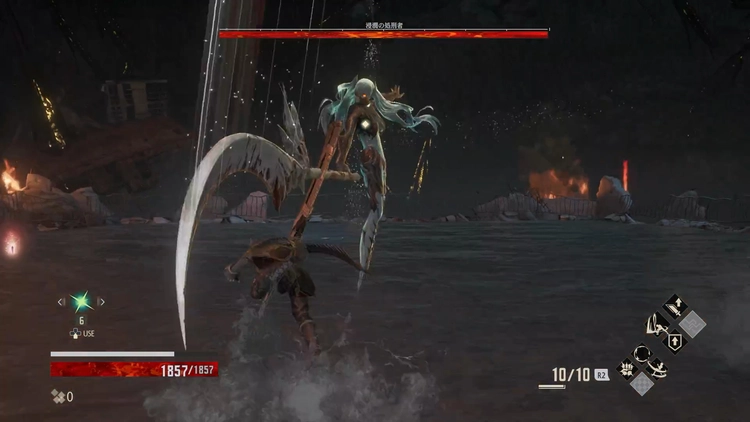Image resolution: width=750 pixels, height=422 pixels.
Task: Cycle to the previous quick item
Action: [x=61, y=301]
